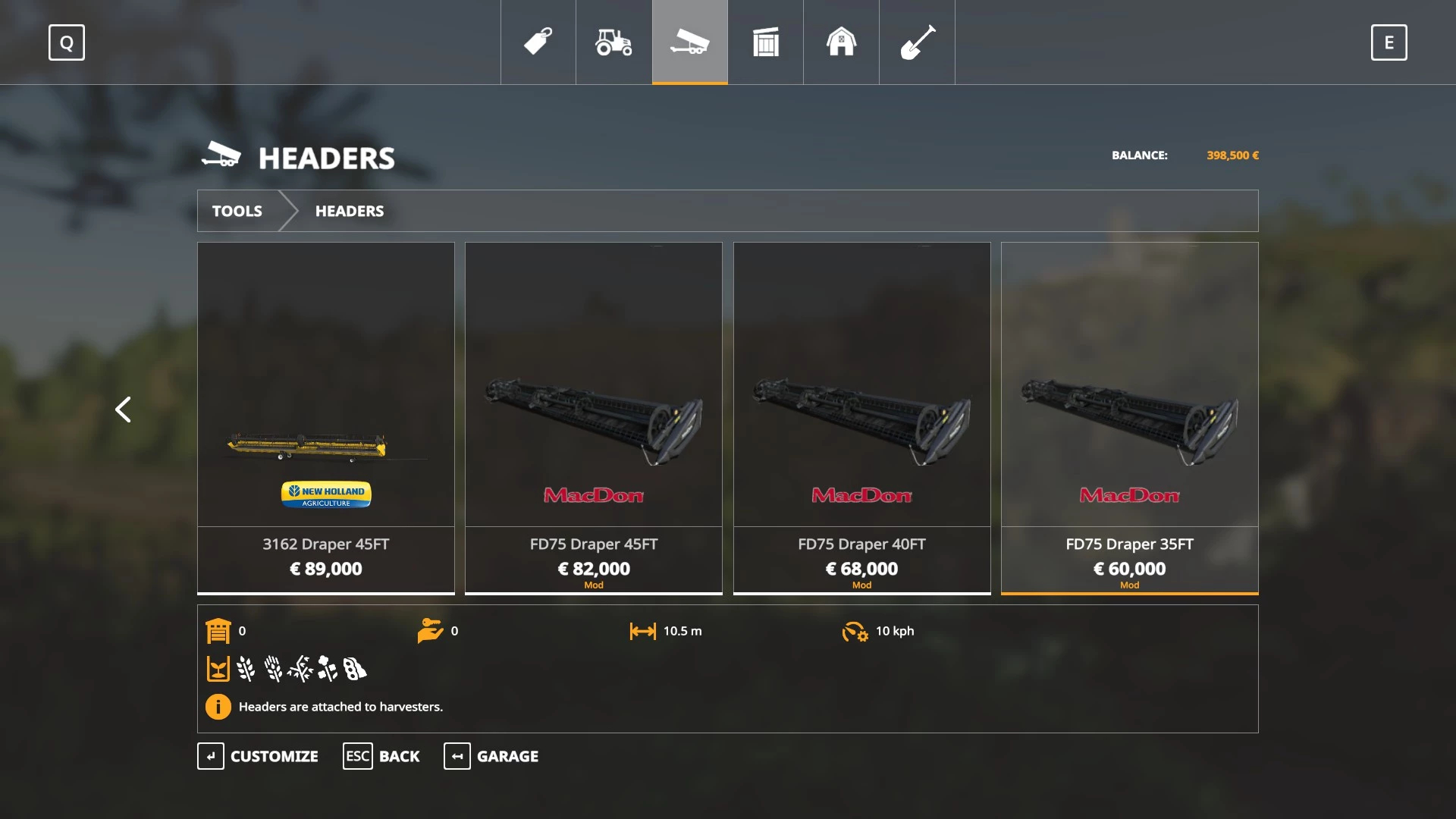Select the trailer tools tab
The width and height of the screenshot is (1456, 819).
[689, 42]
